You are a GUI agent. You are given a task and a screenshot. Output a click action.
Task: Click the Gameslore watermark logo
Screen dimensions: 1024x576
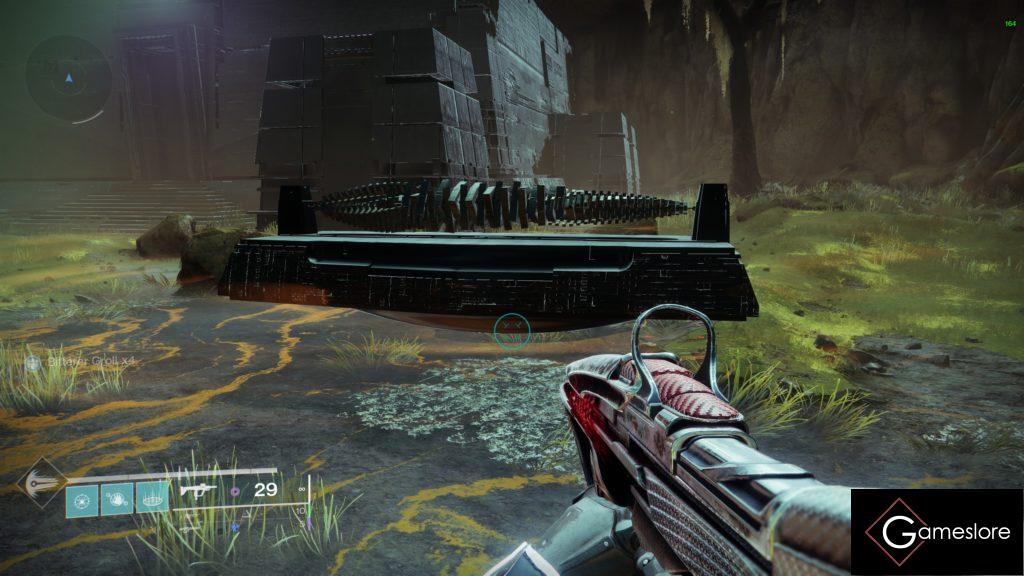click(937, 531)
